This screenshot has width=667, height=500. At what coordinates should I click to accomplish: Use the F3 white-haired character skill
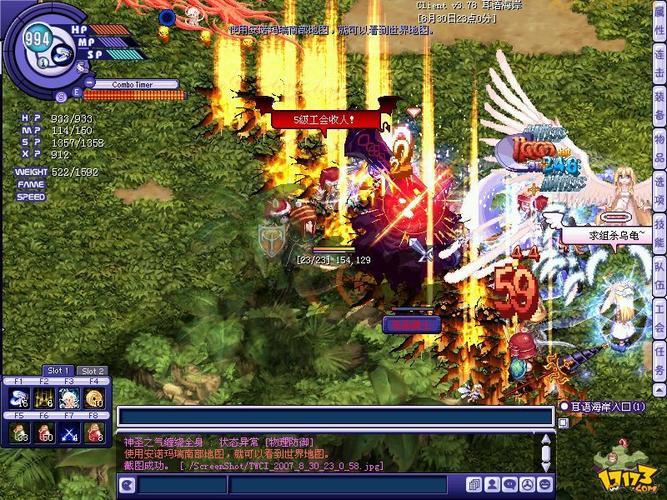pos(69,398)
